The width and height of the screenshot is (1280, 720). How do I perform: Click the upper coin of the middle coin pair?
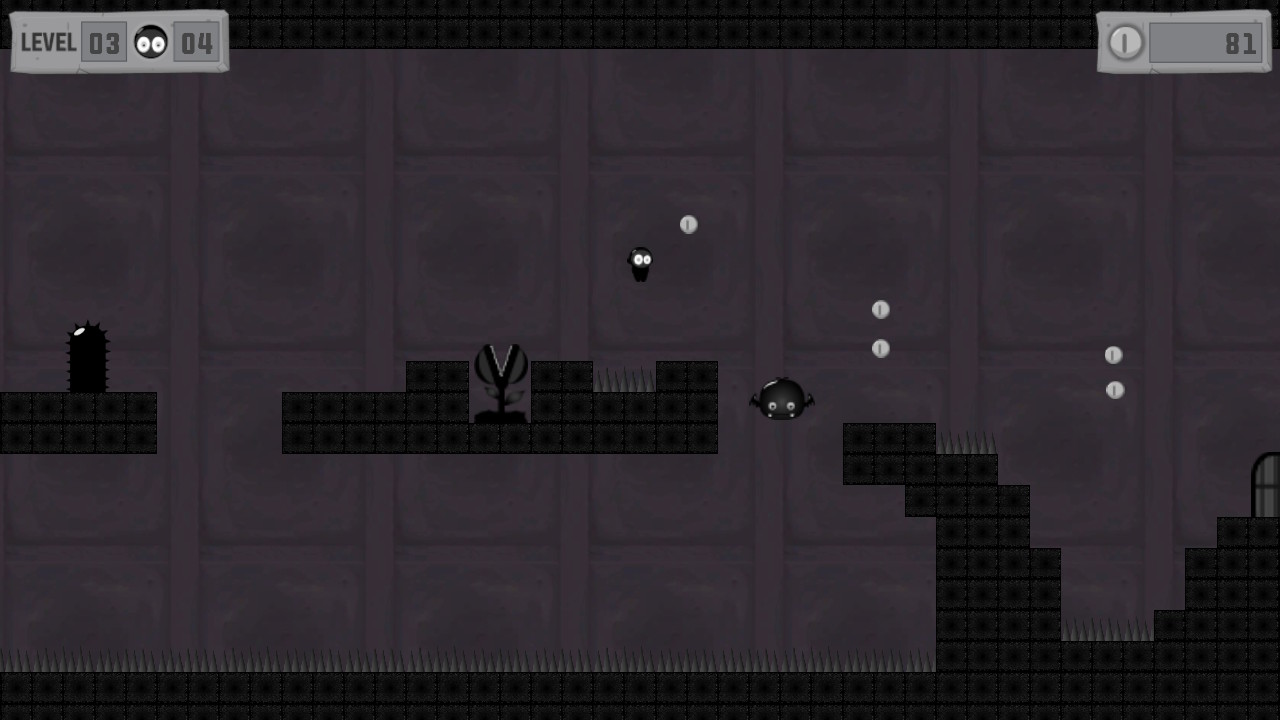click(880, 310)
